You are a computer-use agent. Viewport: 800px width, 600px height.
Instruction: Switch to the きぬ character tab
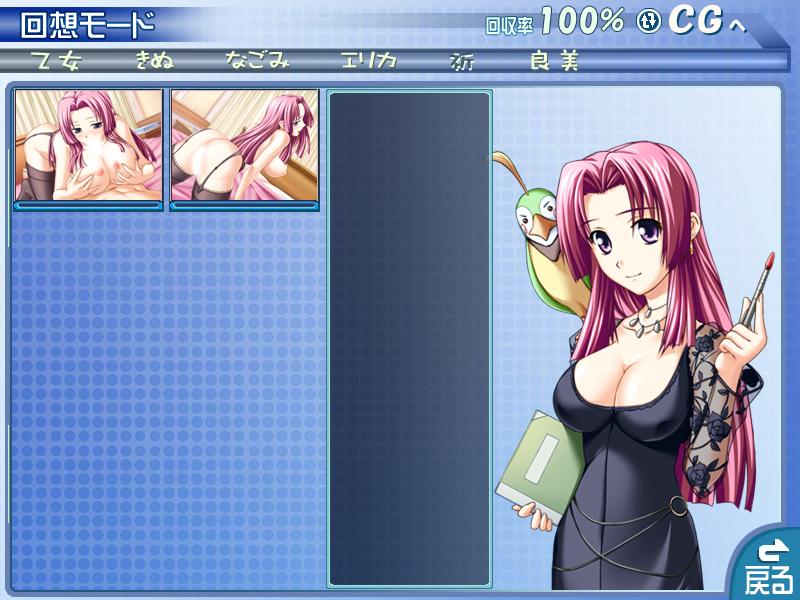[156, 61]
